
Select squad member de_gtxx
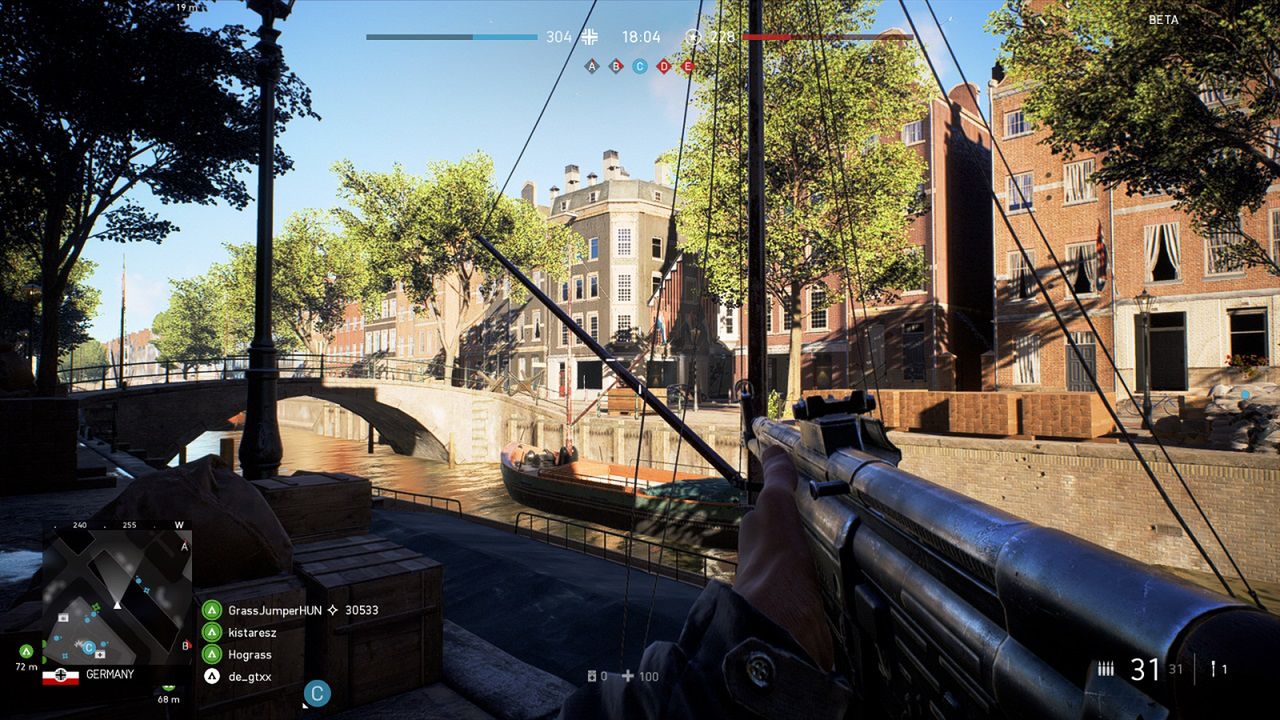[x=249, y=676]
